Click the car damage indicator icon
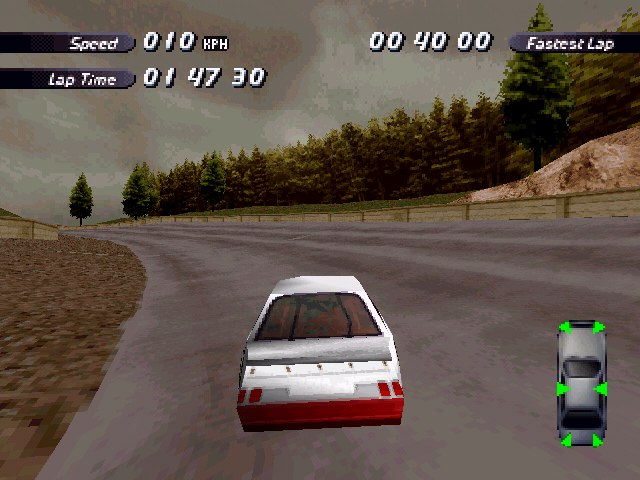 (581, 384)
